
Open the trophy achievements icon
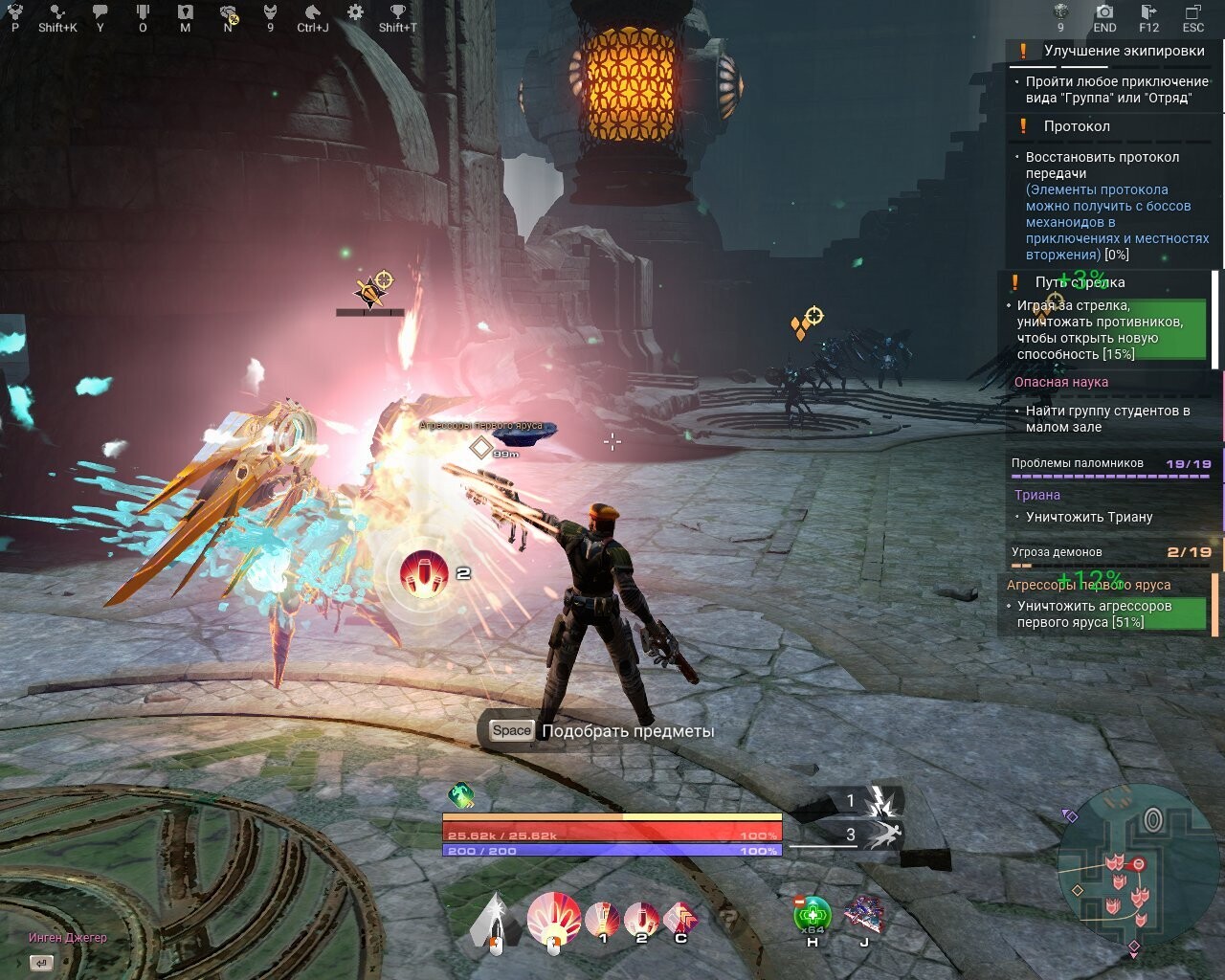click(x=397, y=12)
